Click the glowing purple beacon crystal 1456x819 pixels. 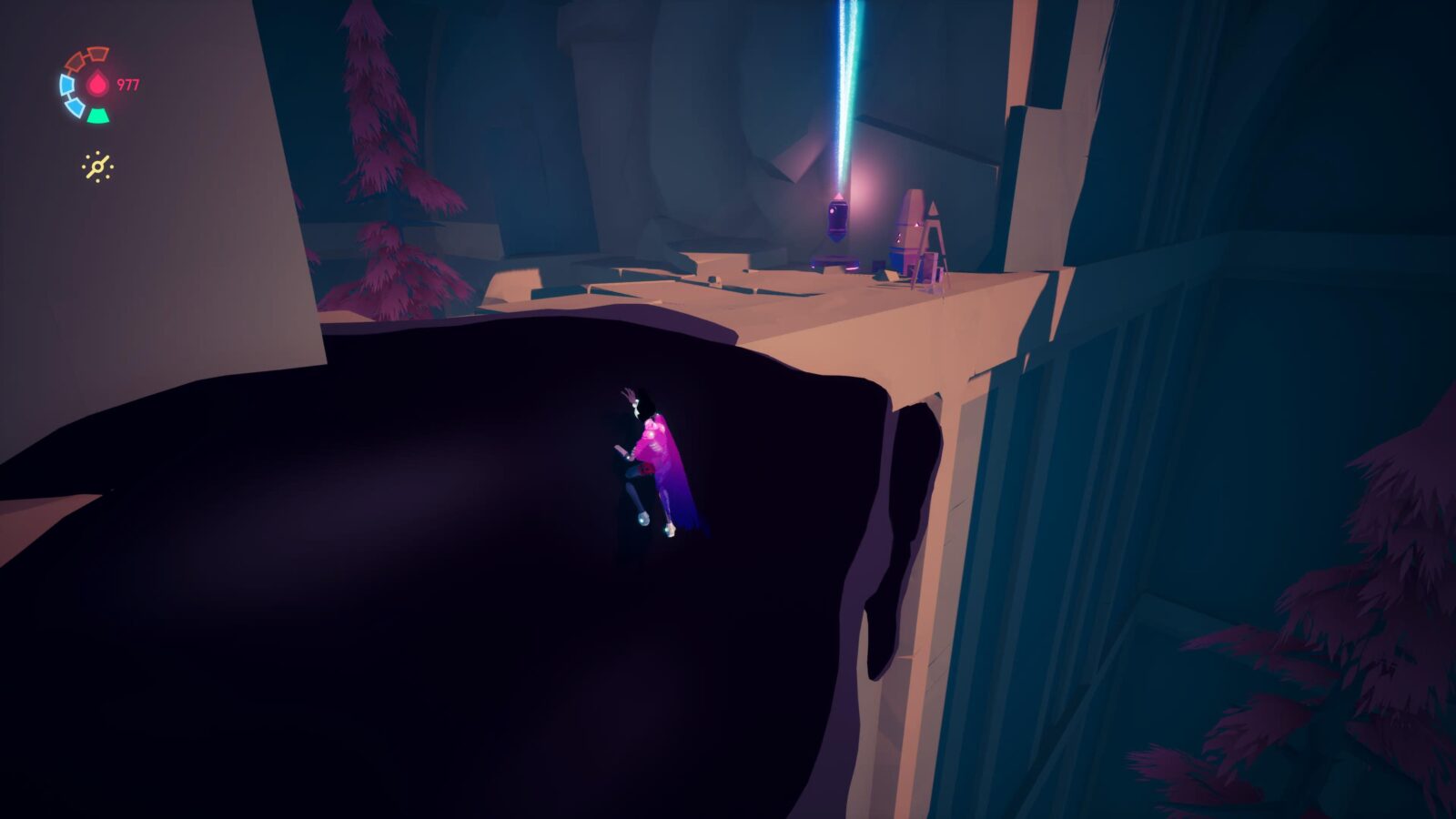tap(838, 218)
